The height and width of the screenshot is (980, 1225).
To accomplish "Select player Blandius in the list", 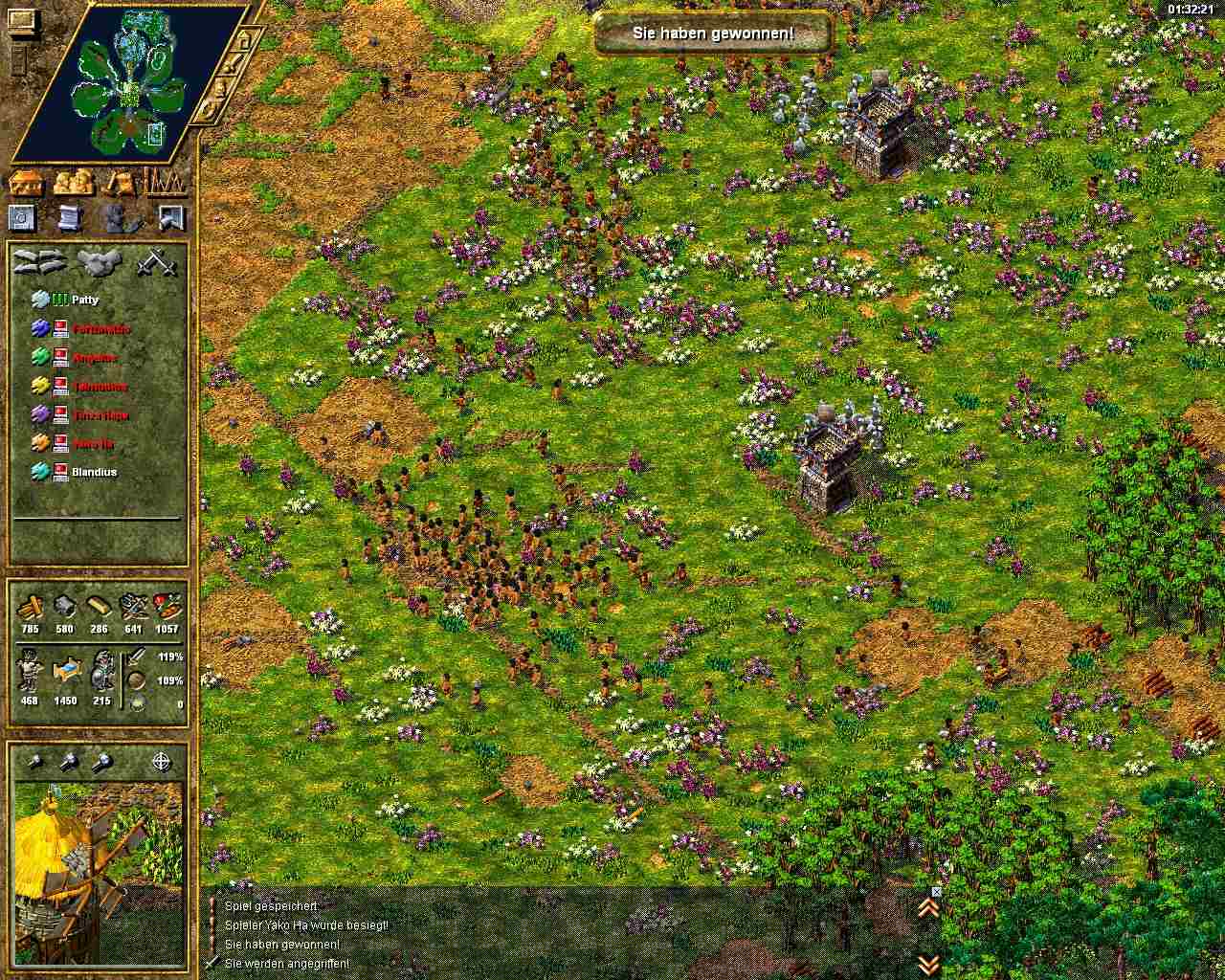I will [93, 472].
